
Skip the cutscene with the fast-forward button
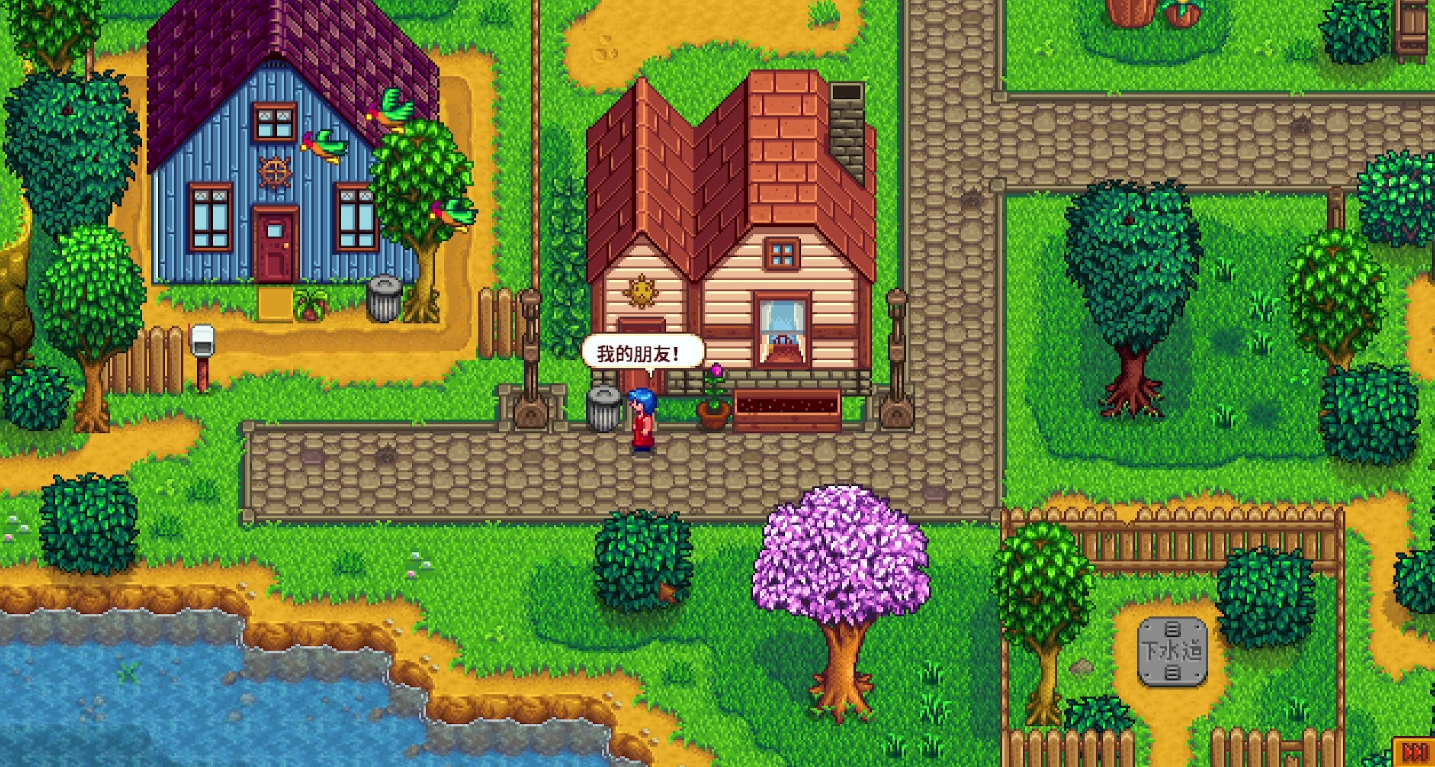1414,752
